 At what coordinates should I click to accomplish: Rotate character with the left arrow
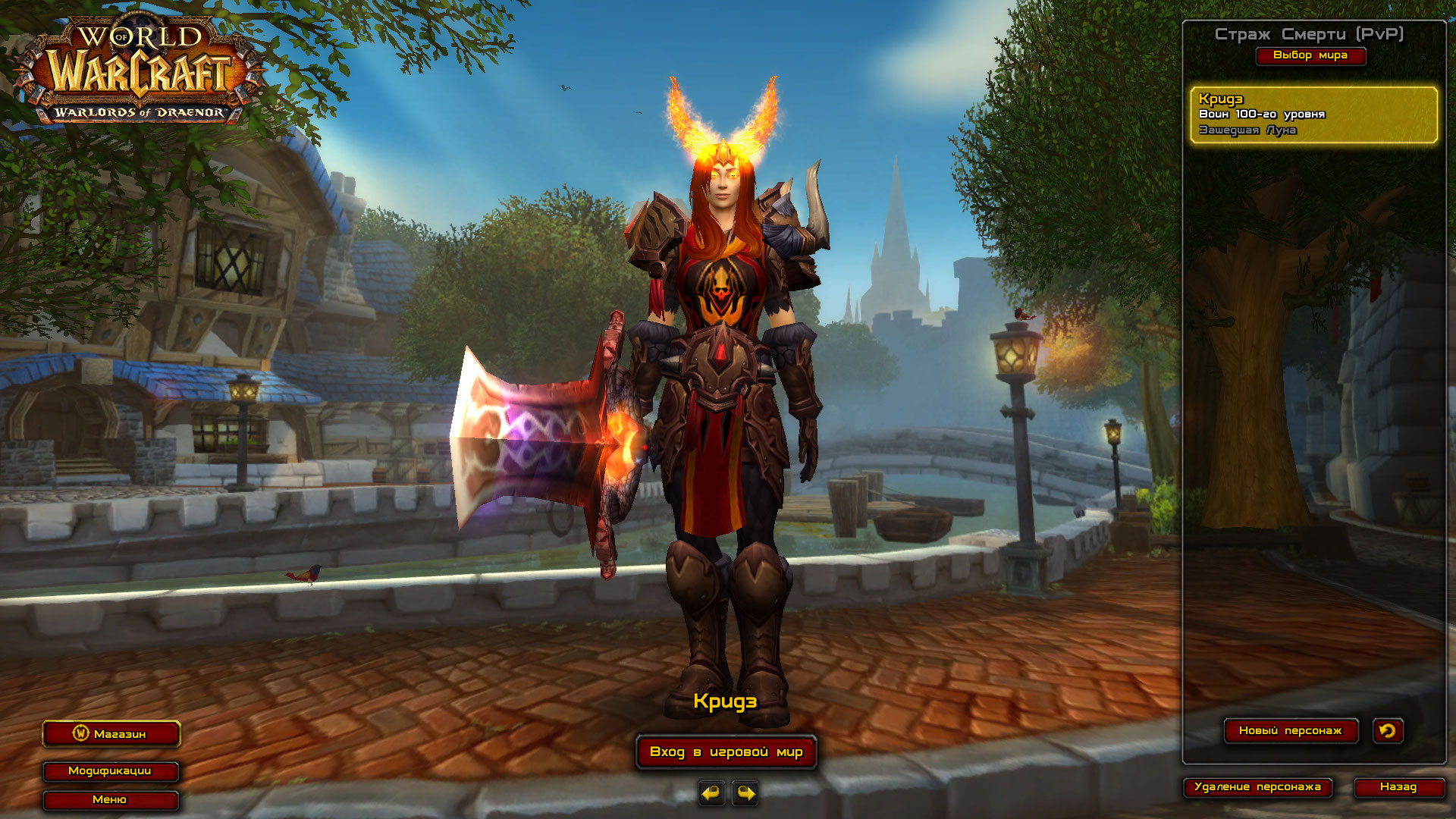click(x=711, y=793)
